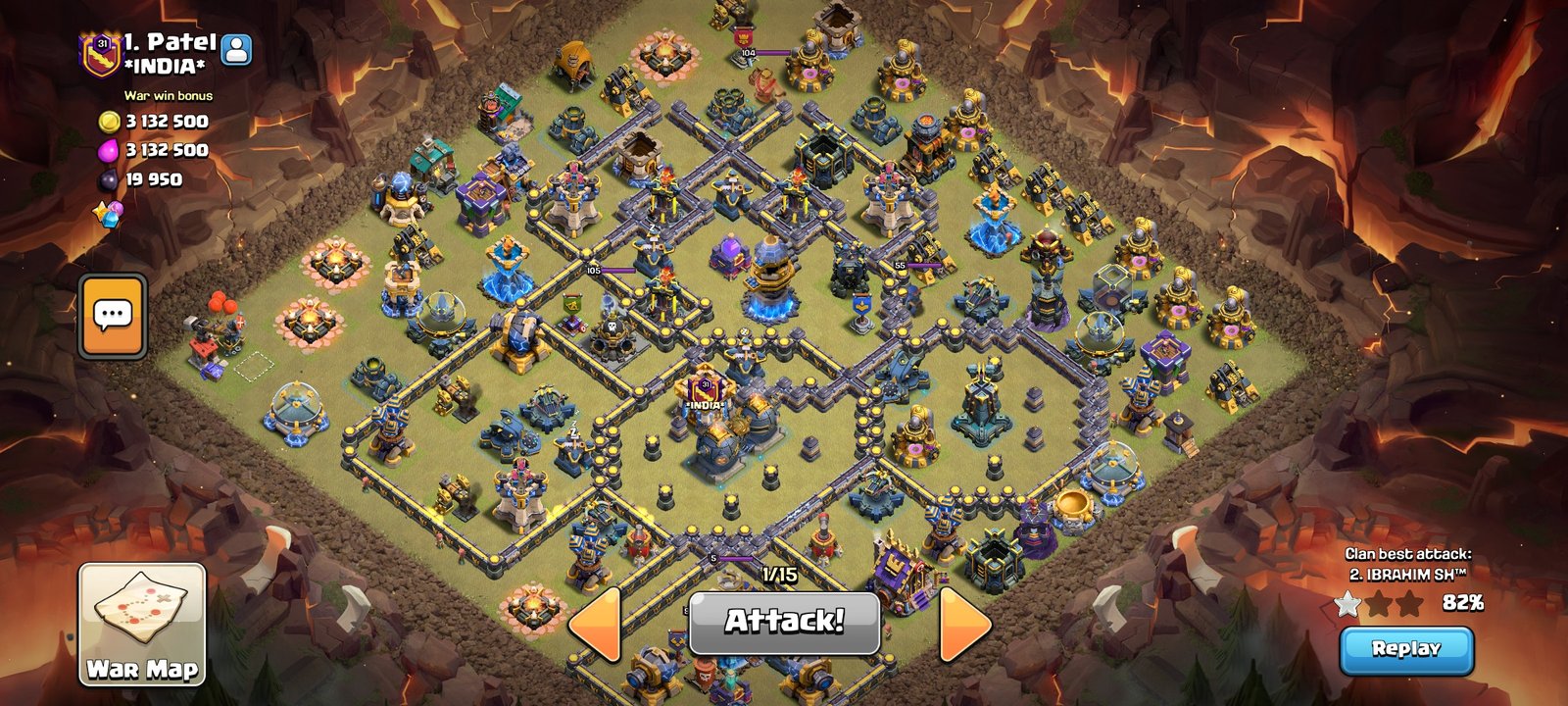Open the clan chat speech bubble

pyautogui.click(x=113, y=316)
